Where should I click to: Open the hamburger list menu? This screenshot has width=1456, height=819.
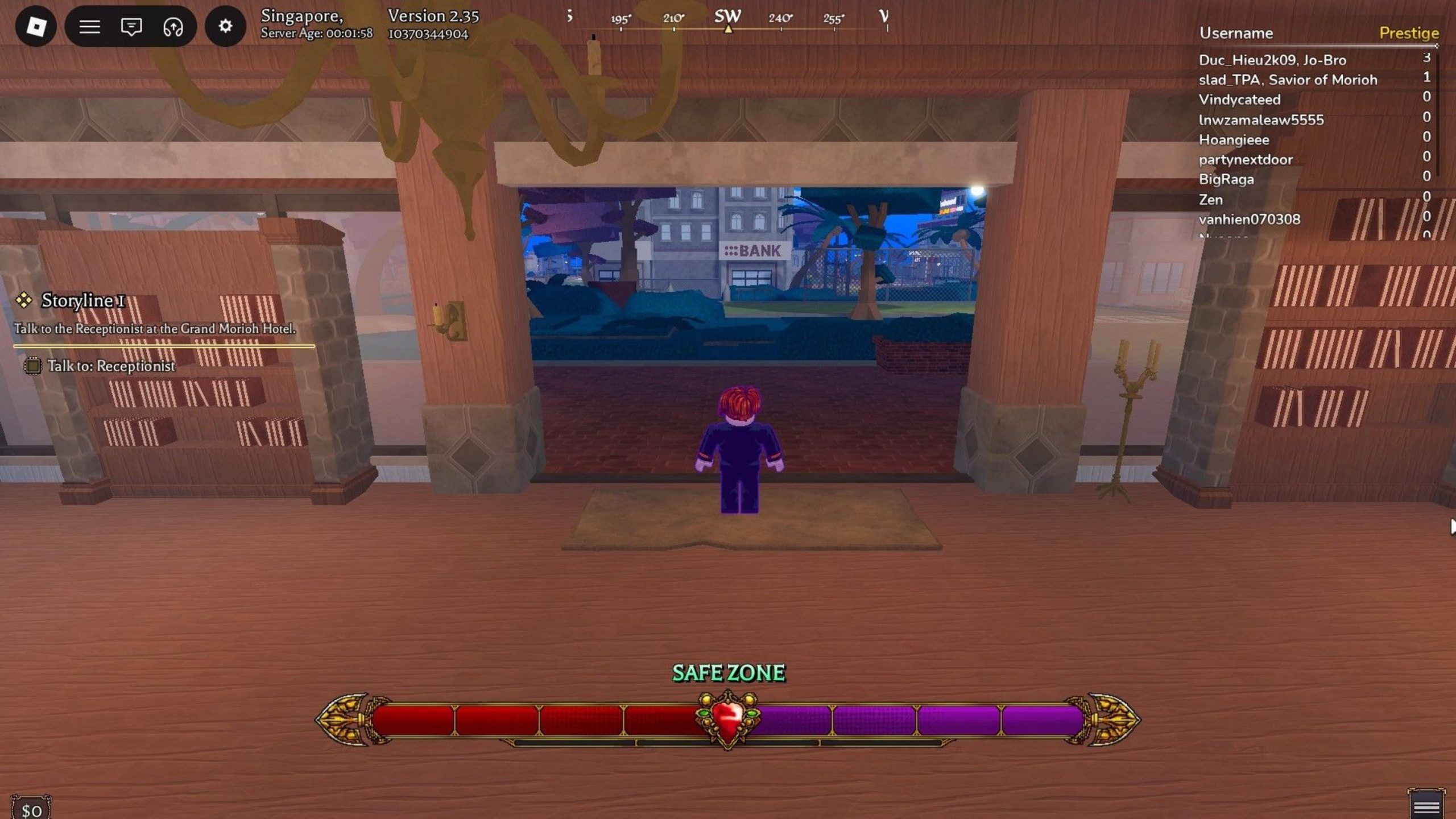click(89, 26)
